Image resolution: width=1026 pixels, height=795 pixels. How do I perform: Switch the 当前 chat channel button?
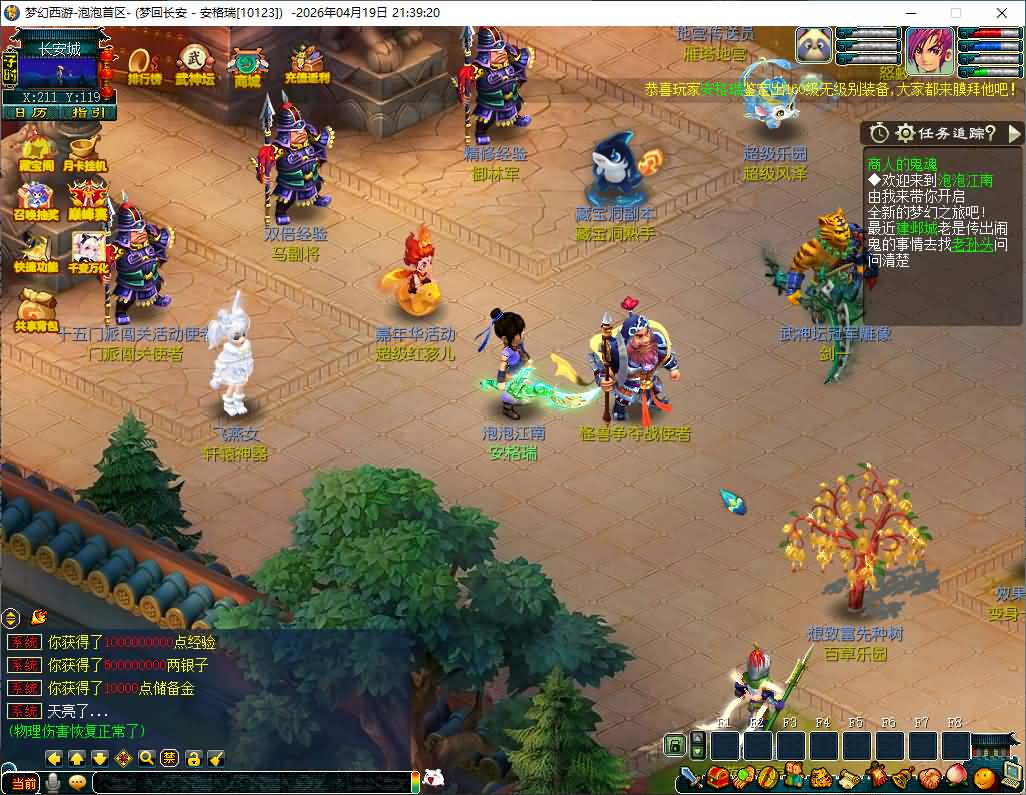click(22, 783)
